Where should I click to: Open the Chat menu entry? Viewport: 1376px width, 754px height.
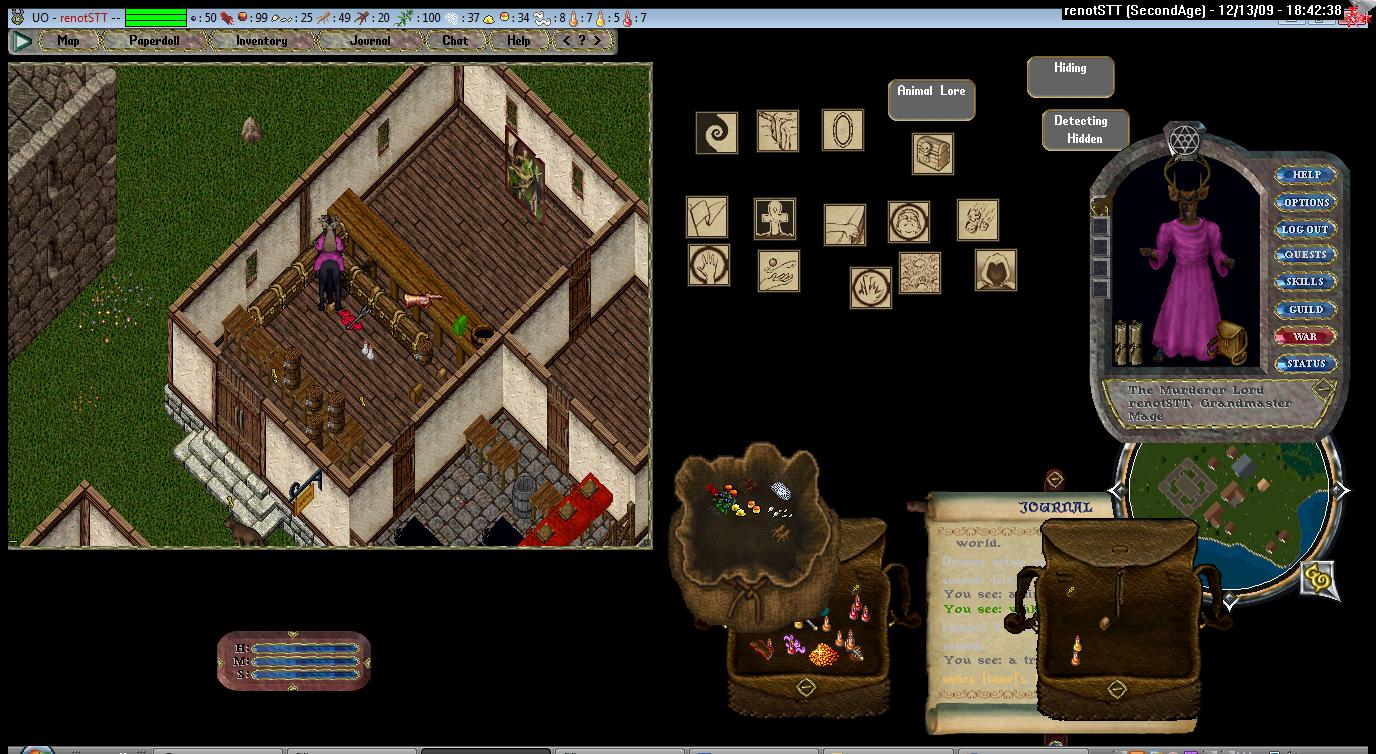(x=455, y=41)
